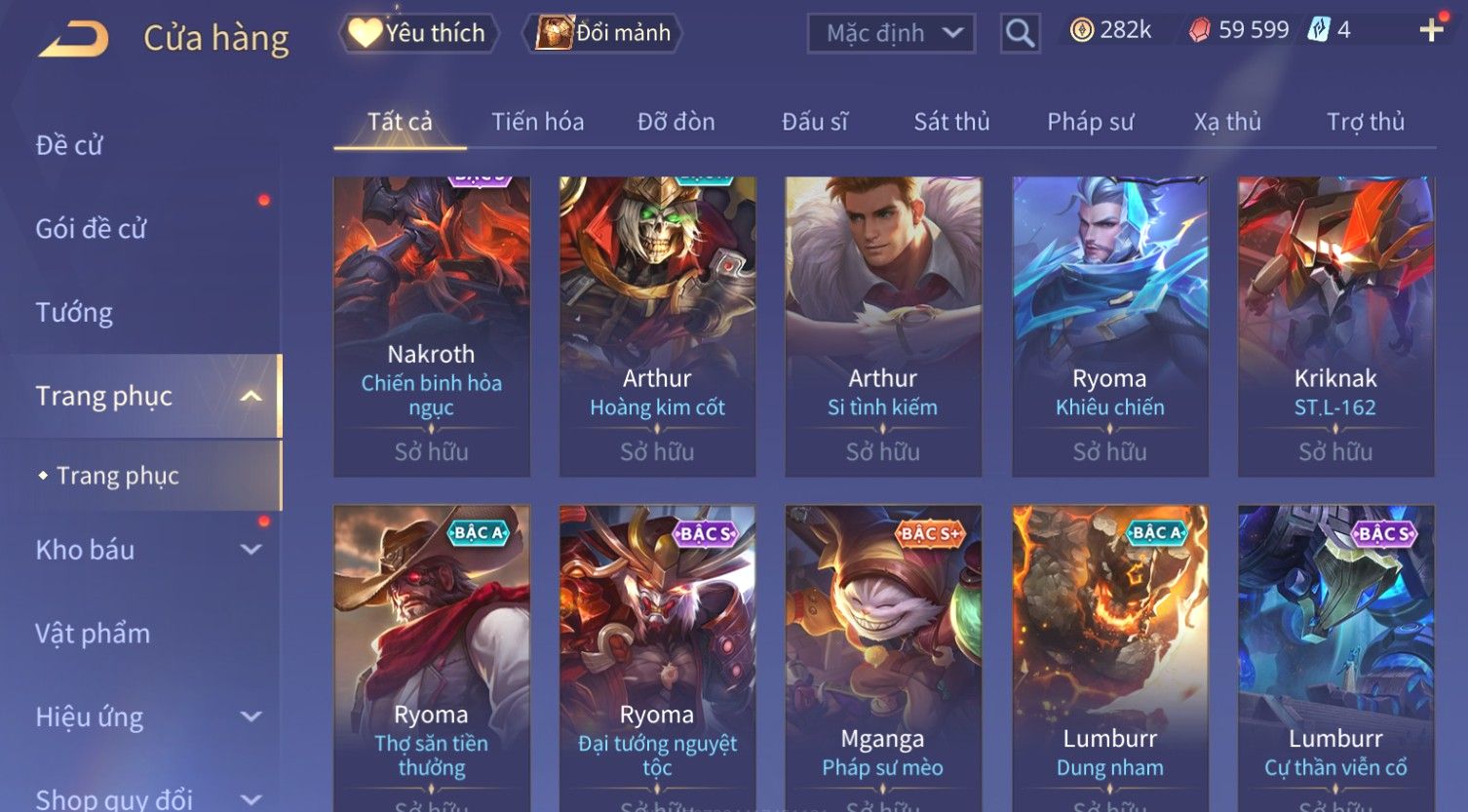Screen dimensions: 1468x812
Task: Select Nakroth Chiến binh hỏa ngục skin
Action: tap(431, 326)
